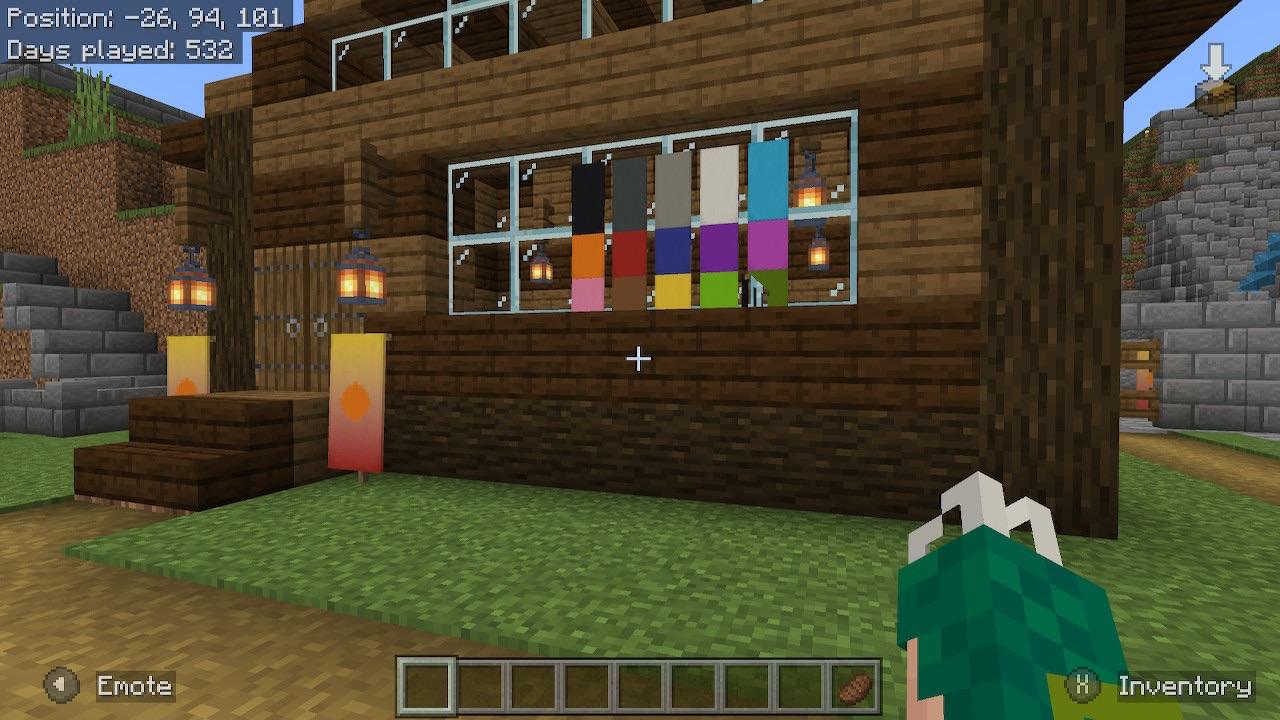Open the Inventory using its label
This screenshot has width=1280, height=720.
click(1185, 687)
